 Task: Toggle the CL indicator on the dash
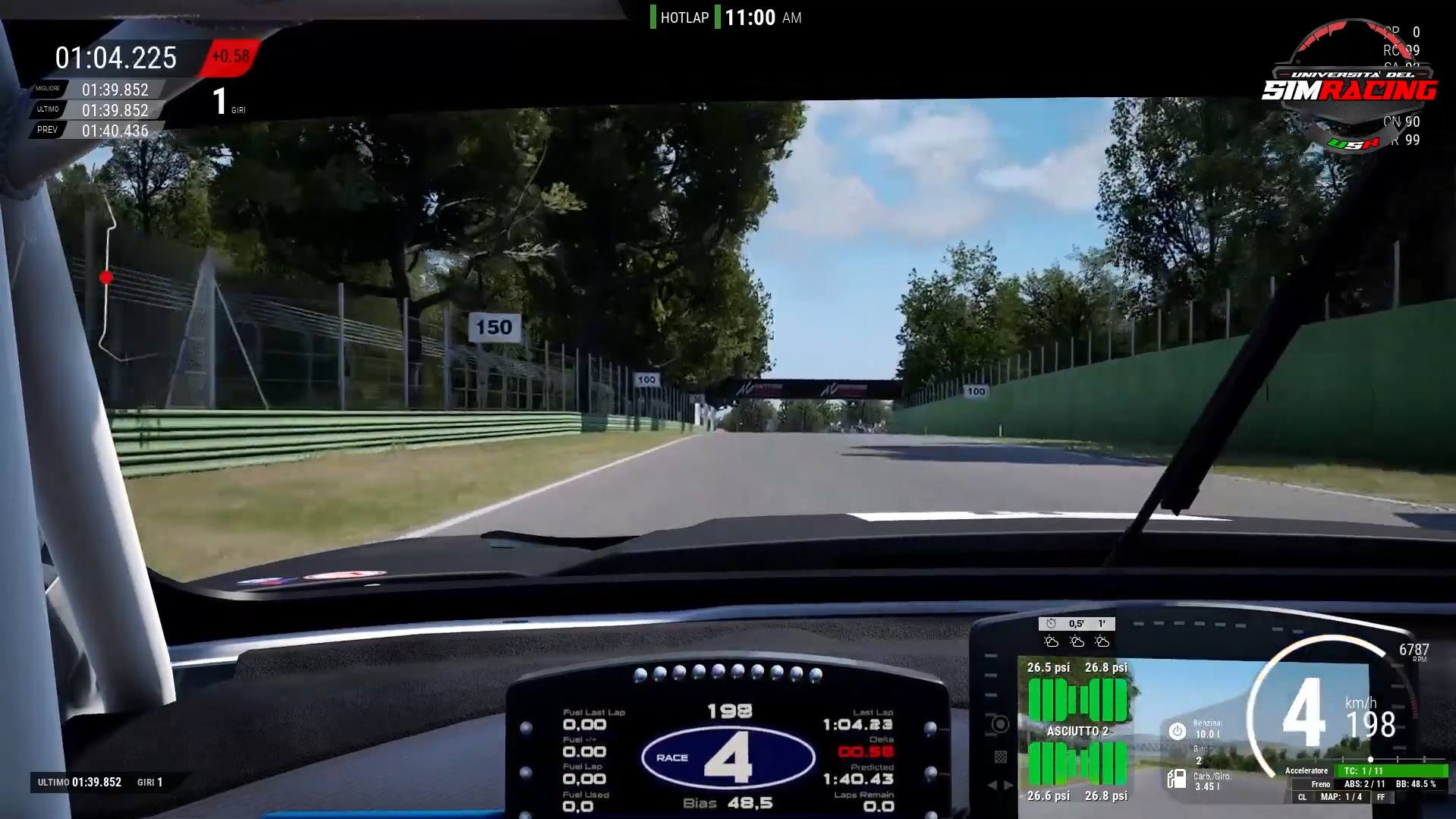click(1303, 797)
